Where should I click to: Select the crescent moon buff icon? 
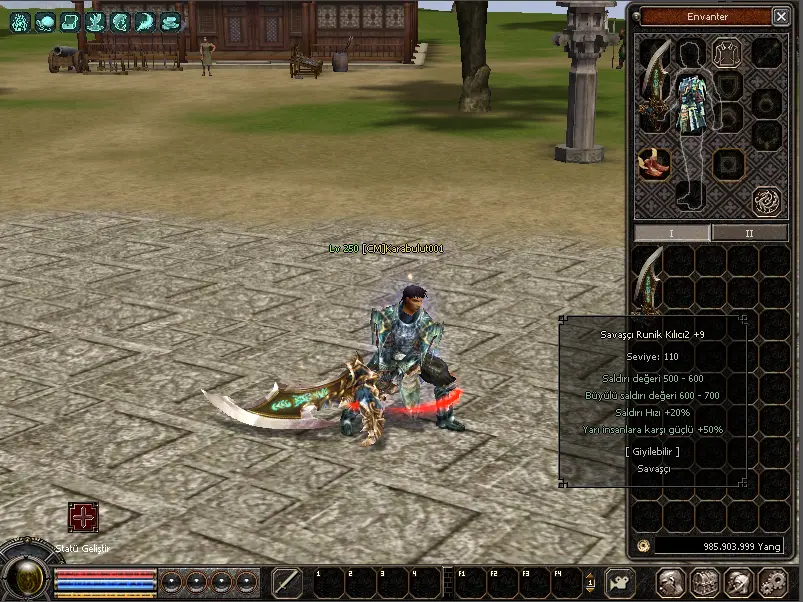(145, 21)
